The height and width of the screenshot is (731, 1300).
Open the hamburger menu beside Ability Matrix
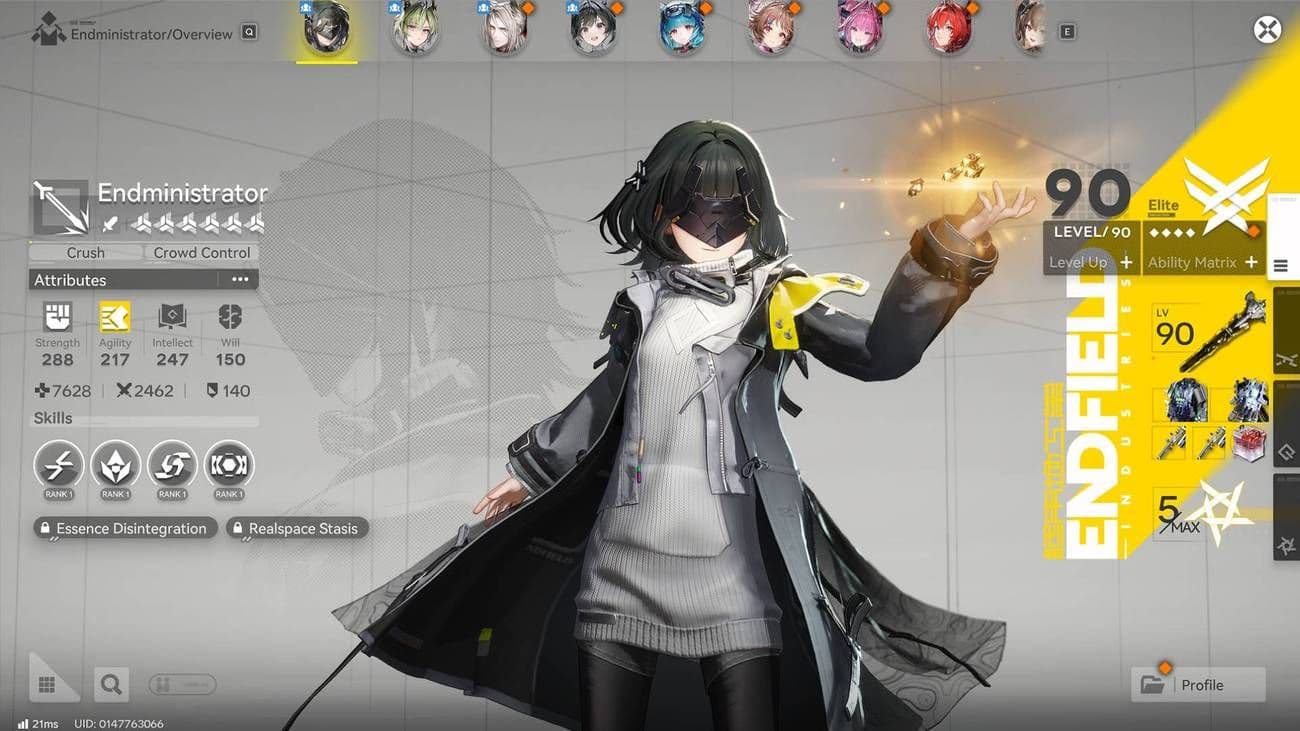coord(1282,264)
